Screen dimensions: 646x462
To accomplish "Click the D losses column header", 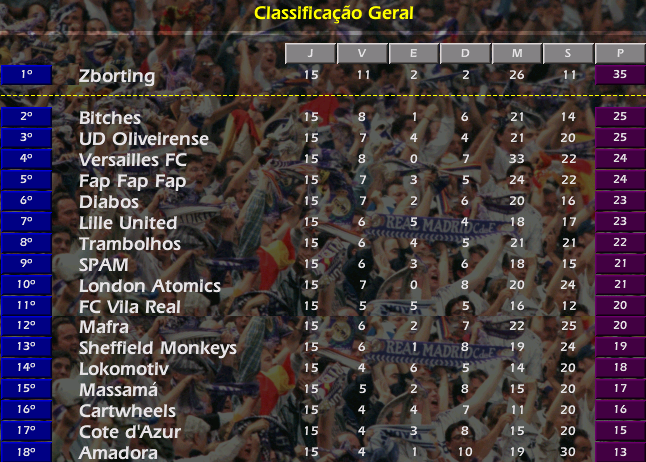I will coord(465,54).
